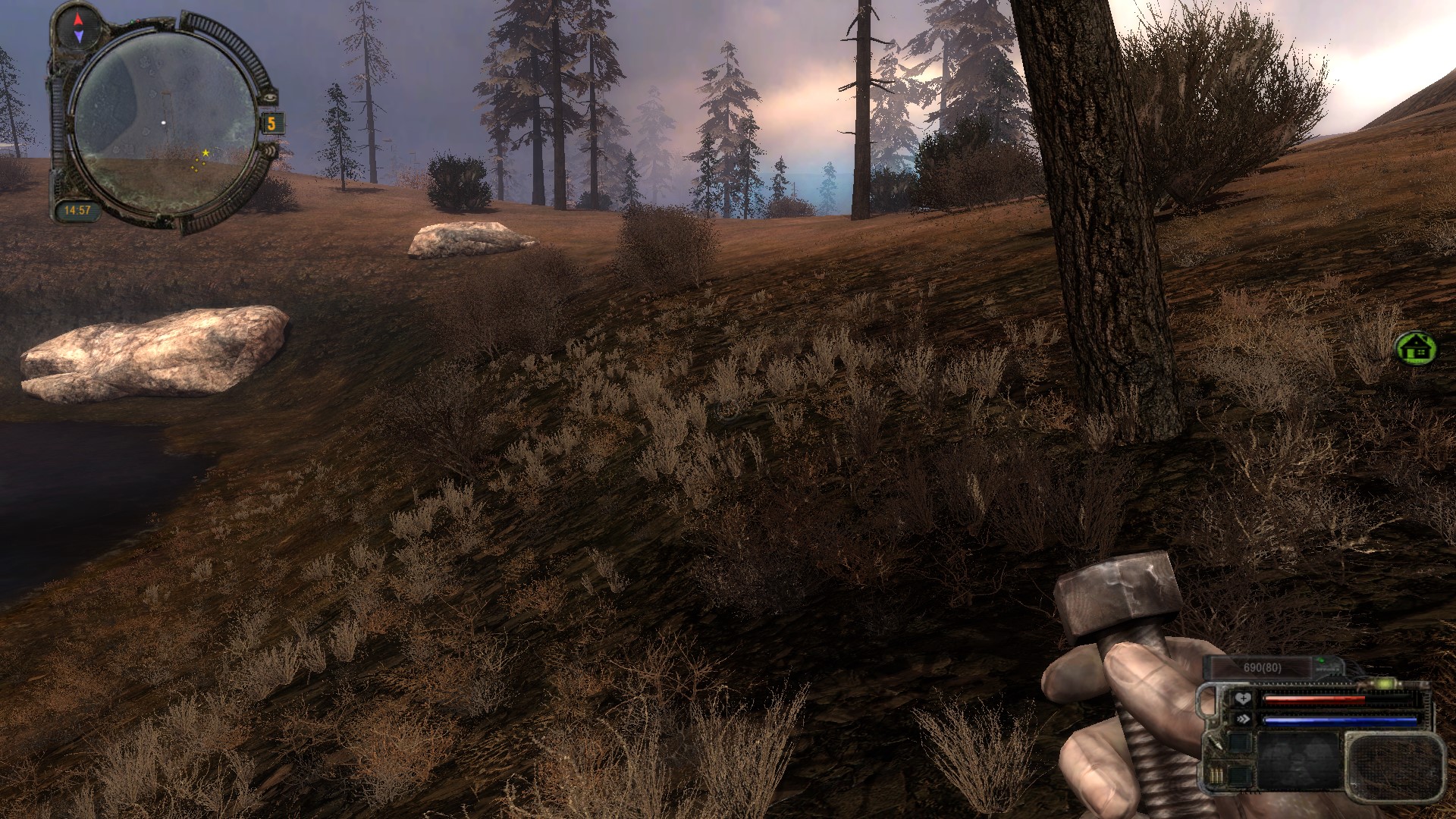
Task: Select the green house base marker
Action: (1415, 348)
